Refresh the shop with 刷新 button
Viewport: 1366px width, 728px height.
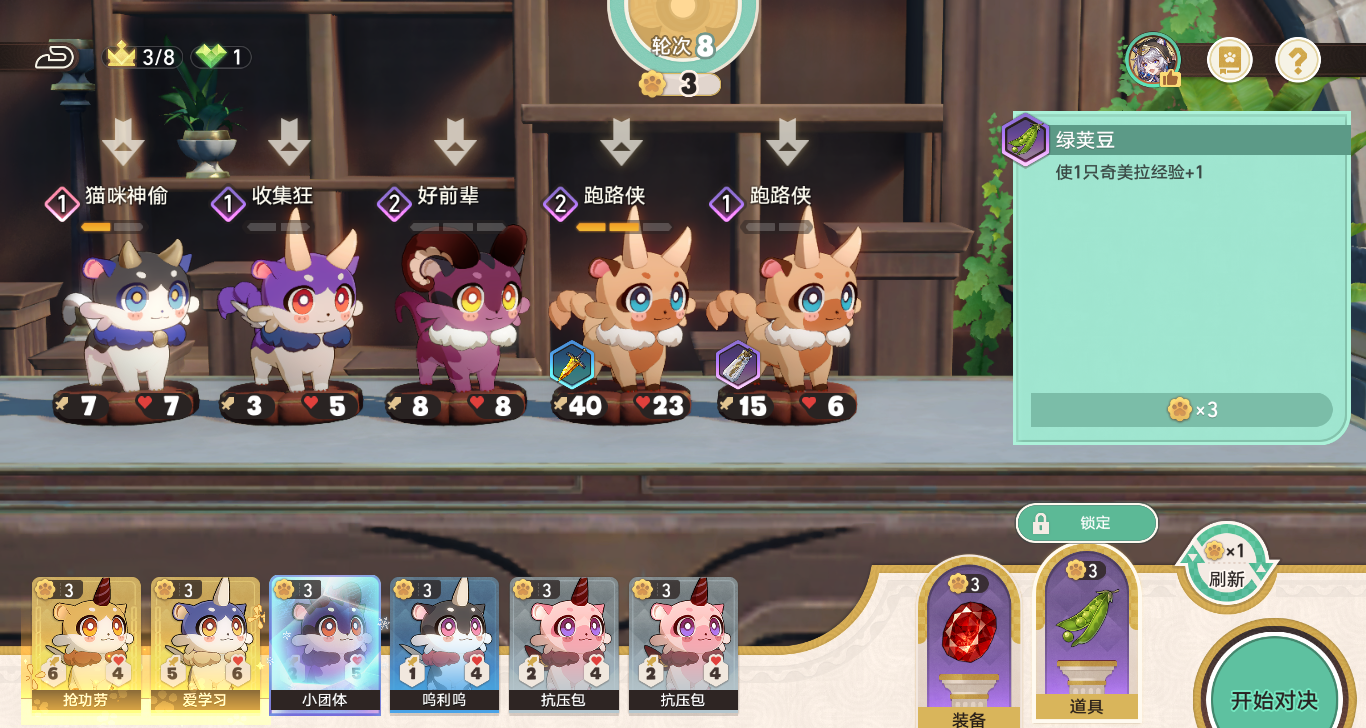1226,566
